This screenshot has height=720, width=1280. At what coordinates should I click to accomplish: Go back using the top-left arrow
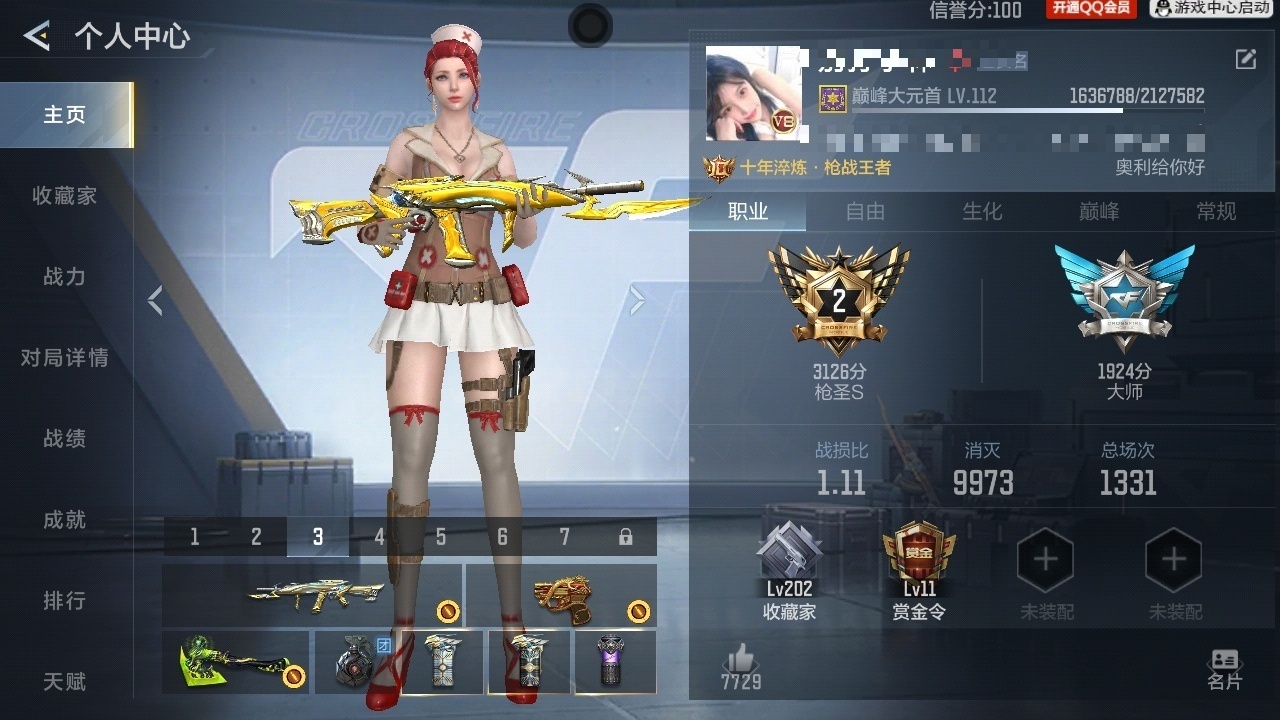(37, 37)
